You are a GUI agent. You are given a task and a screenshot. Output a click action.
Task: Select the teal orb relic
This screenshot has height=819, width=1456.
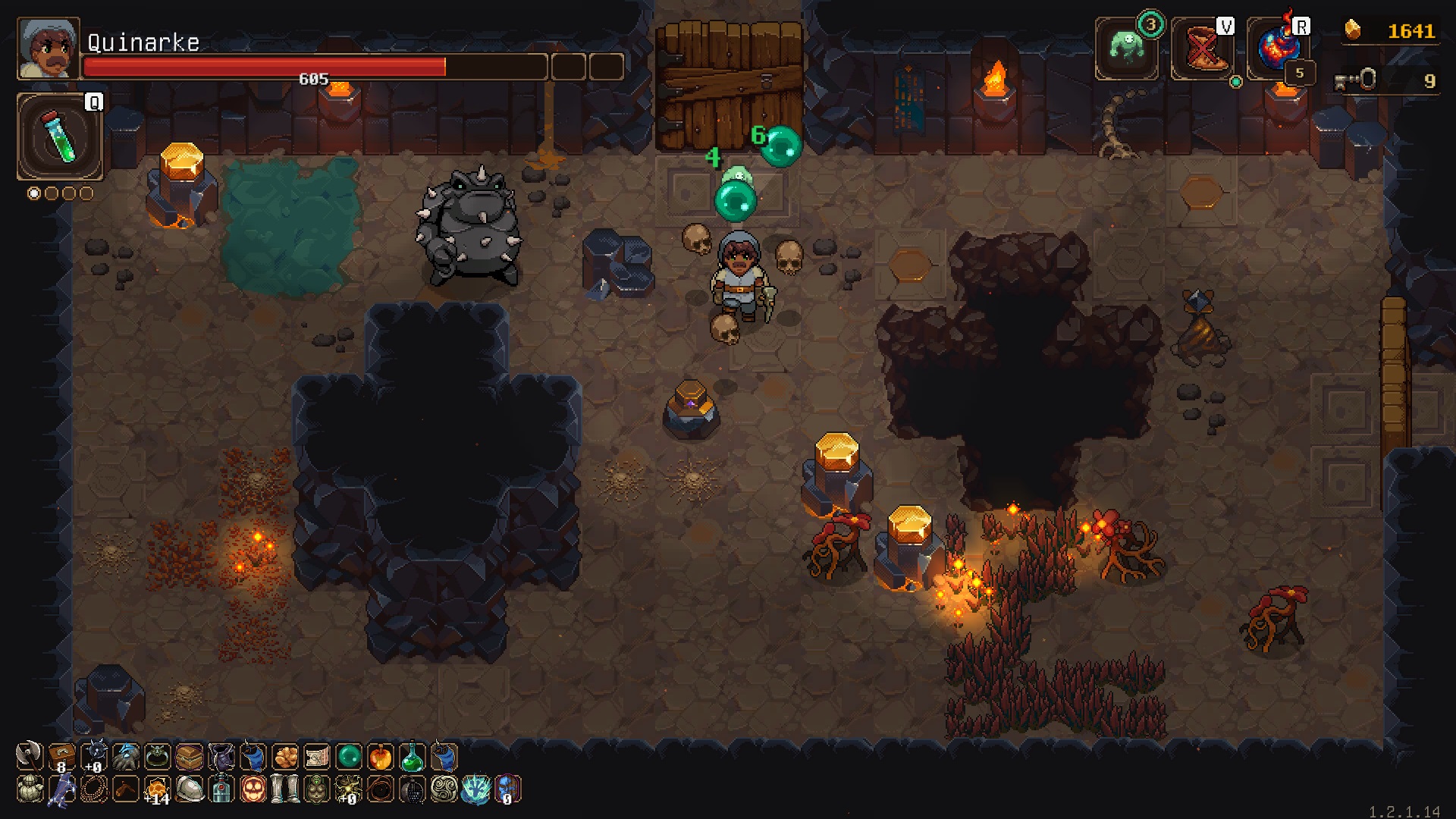[x=348, y=756]
